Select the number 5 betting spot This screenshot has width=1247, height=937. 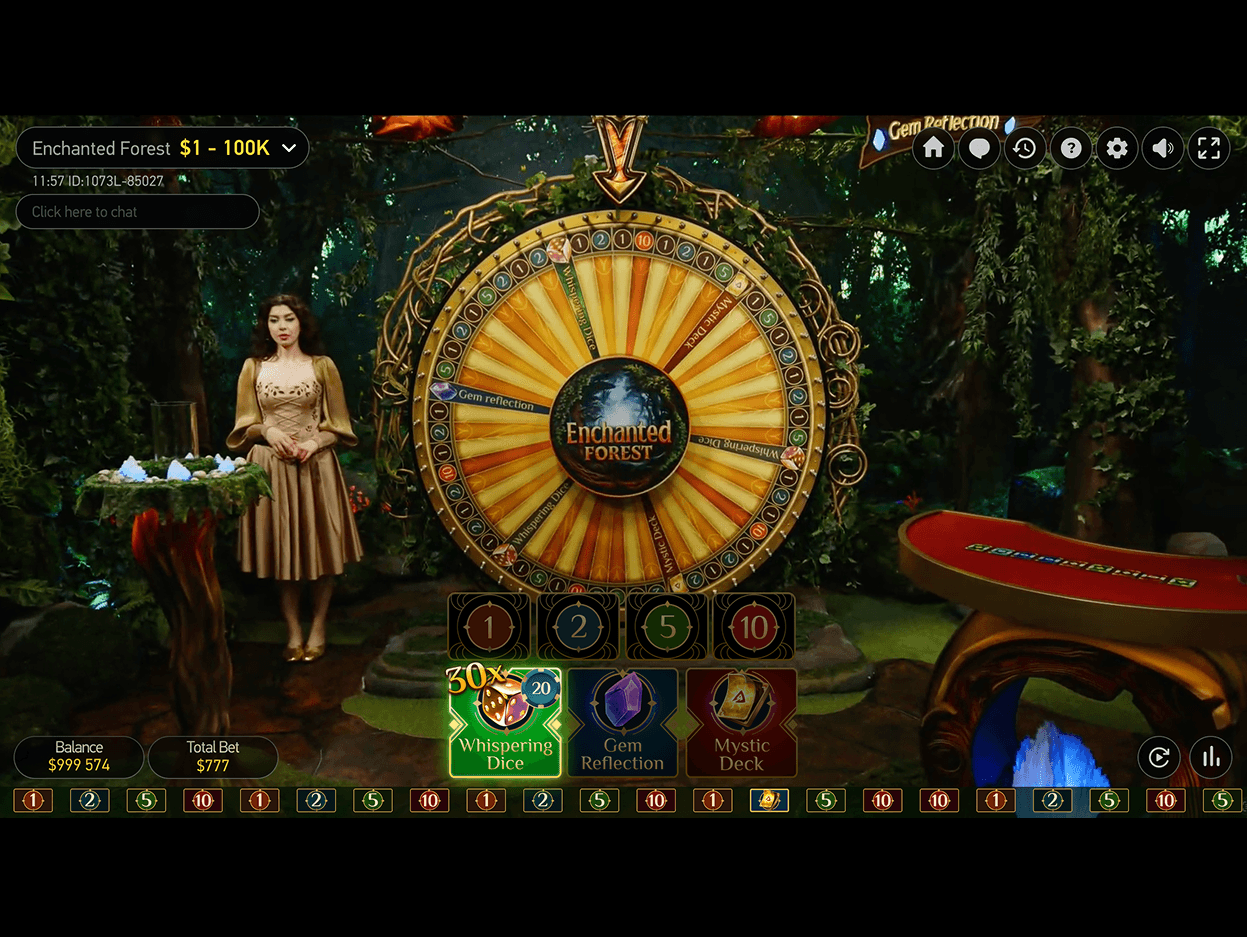pyautogui.click(x=667, y=627)
